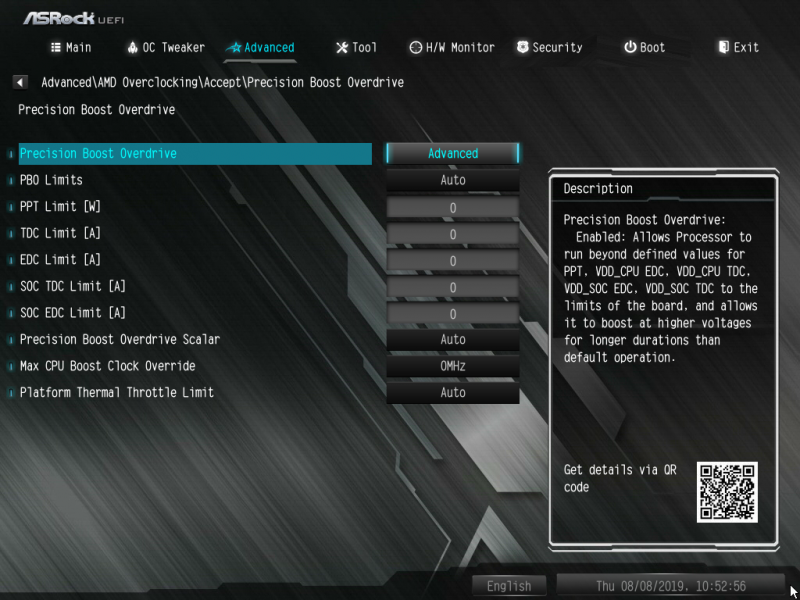
Task: Go to the H/W Monitor tab
Action: tap(452, 47)
